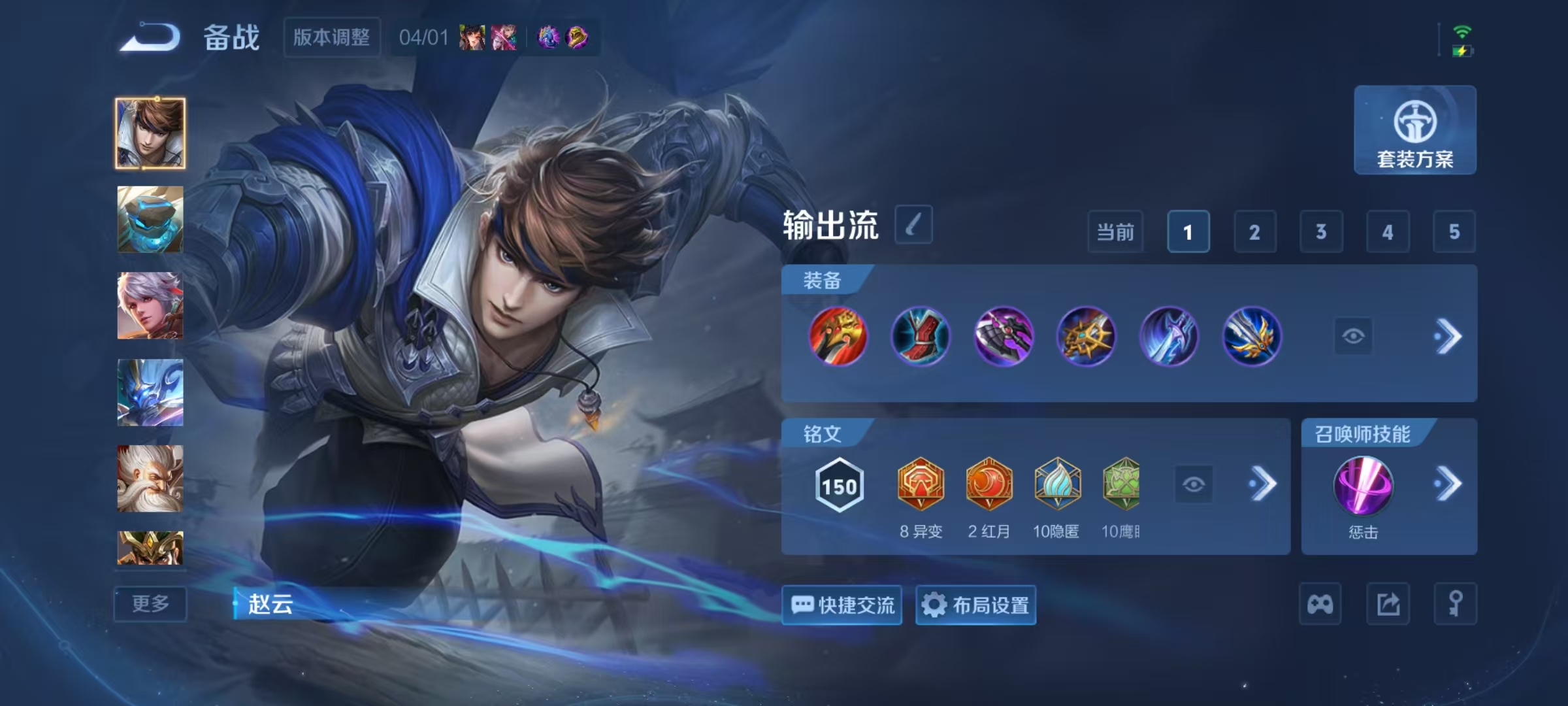This screenshot has height=706, width=1568.
Task: Select the 当前 loadout toggle
Action: (1115, 232)
